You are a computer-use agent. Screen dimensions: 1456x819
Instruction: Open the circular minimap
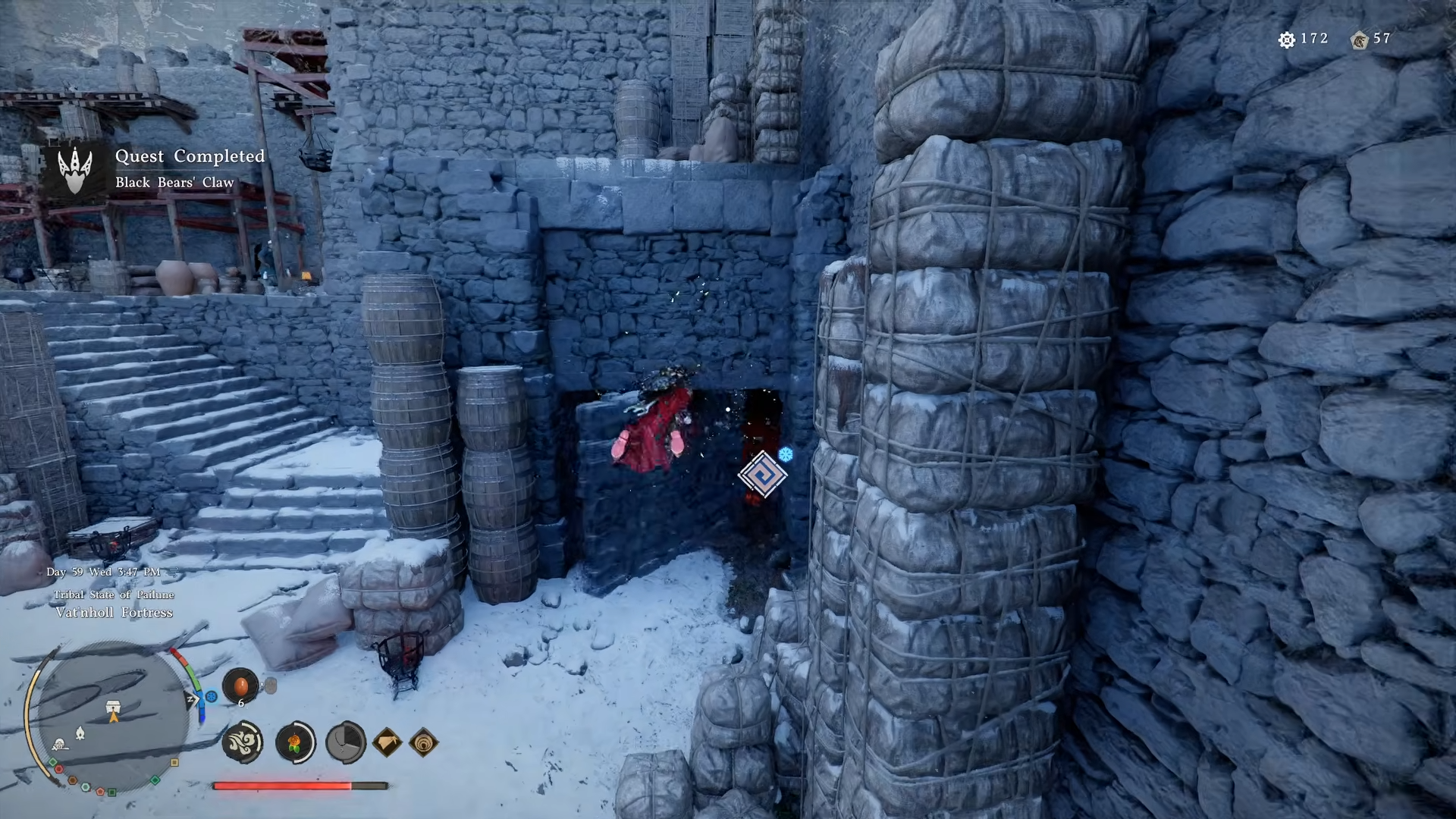[x=112, y=717]
